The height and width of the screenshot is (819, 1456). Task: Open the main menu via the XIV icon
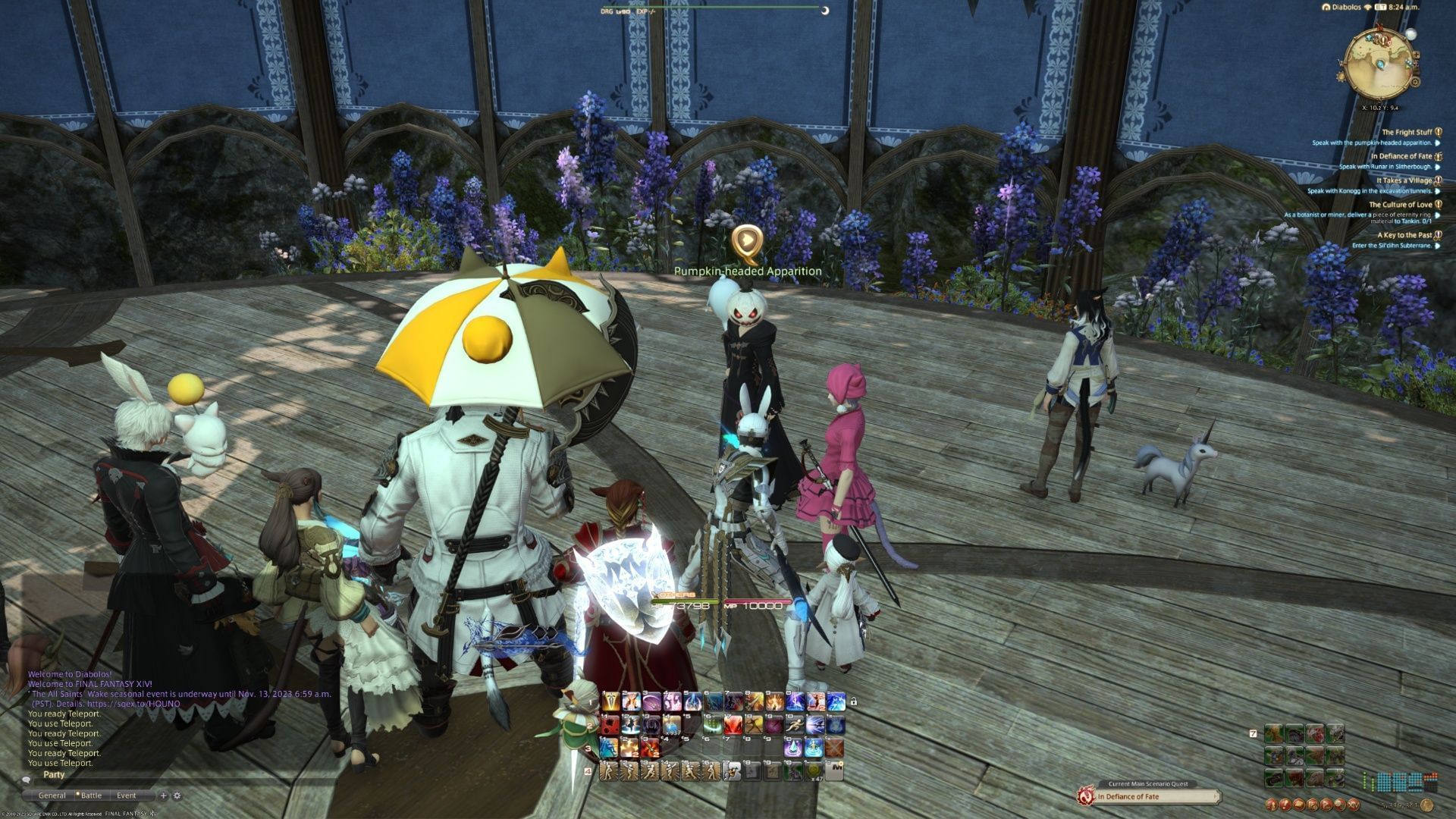[1354, 805]
